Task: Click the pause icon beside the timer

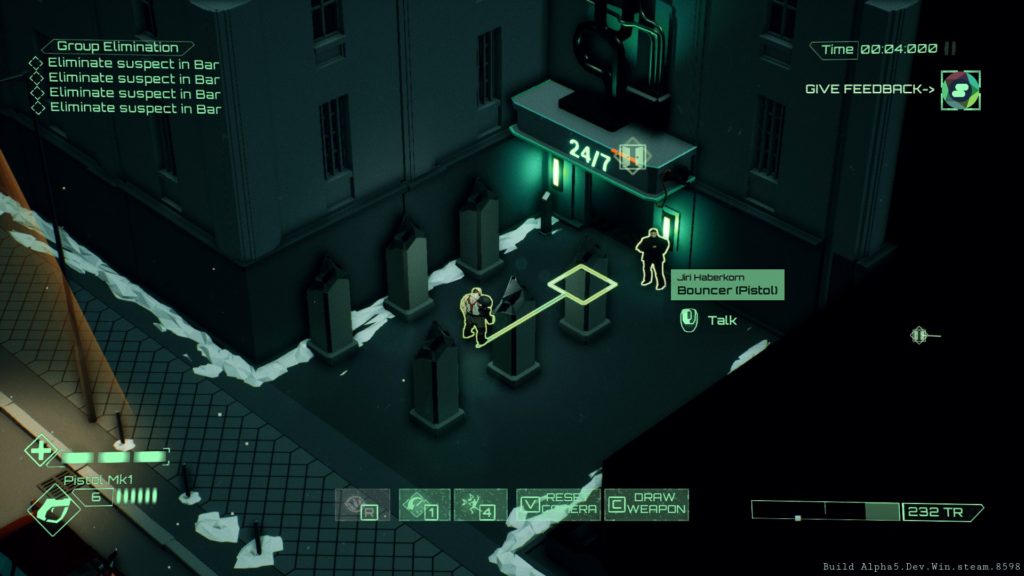Action: click(x=951, y=48)
